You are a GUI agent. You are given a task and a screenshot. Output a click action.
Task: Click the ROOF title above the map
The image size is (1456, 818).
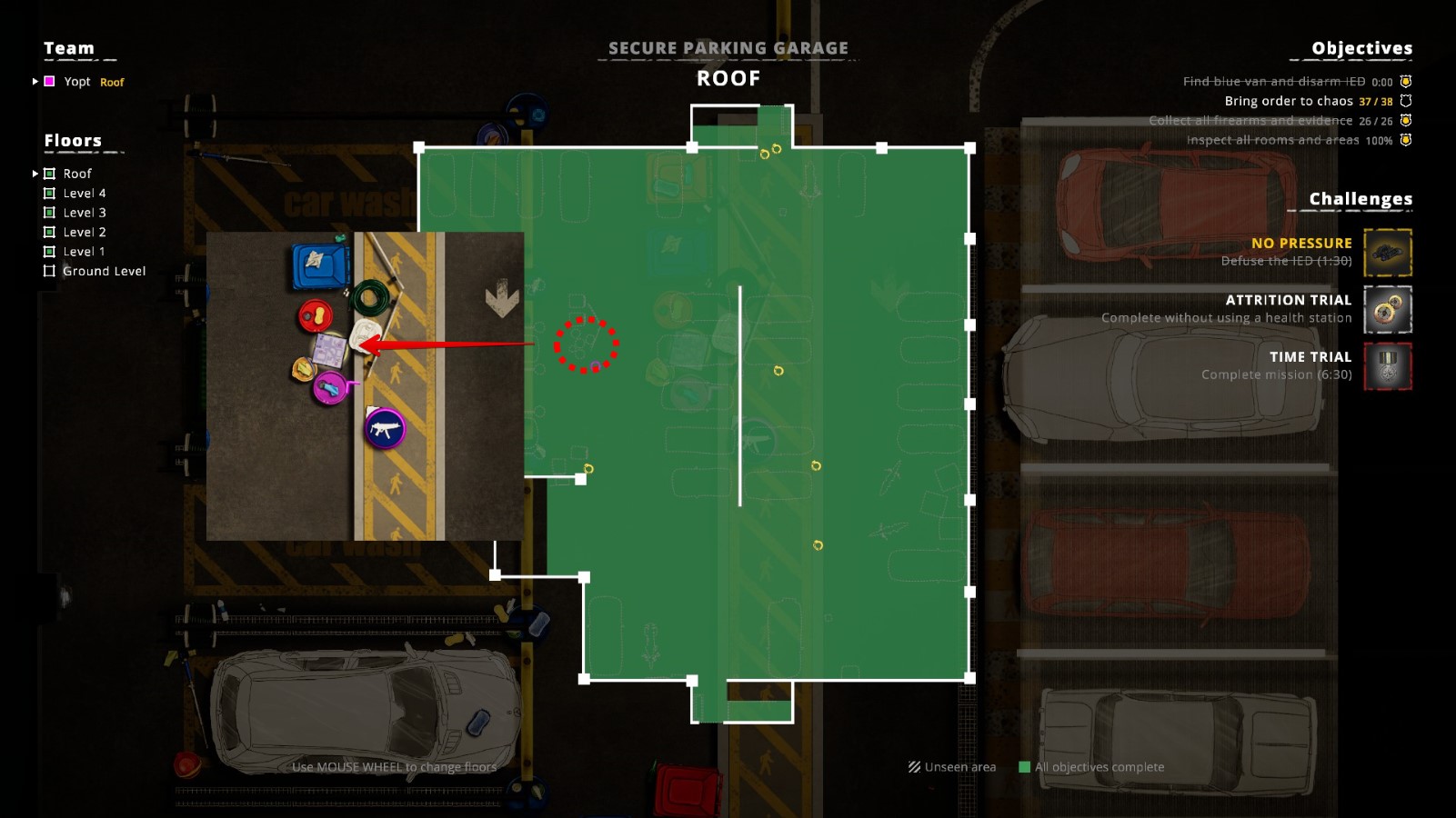(728, 78)
